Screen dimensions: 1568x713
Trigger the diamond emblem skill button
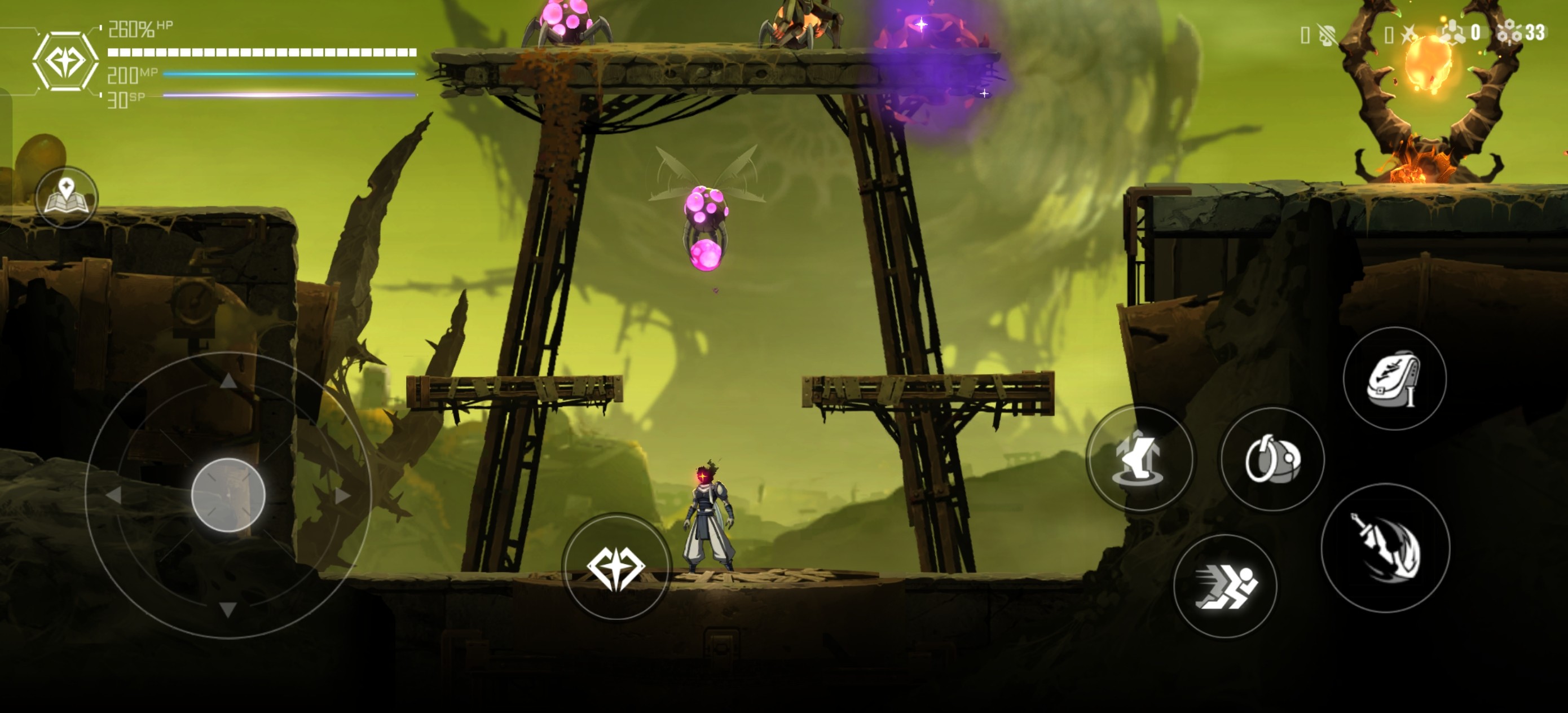coord(615,567)
